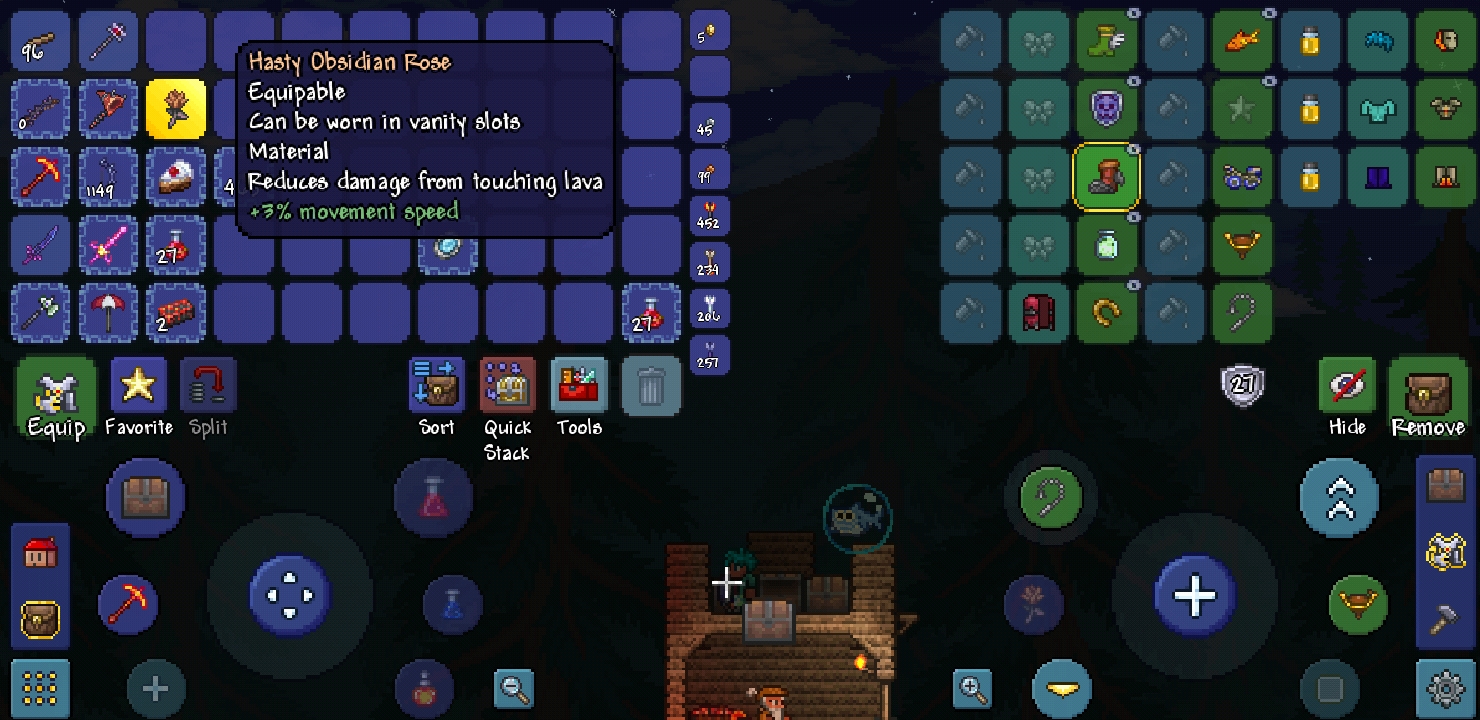Toggle Favorite on the selected item
The width and height of the screenshot is (1480, 720).
pos(138,385)
